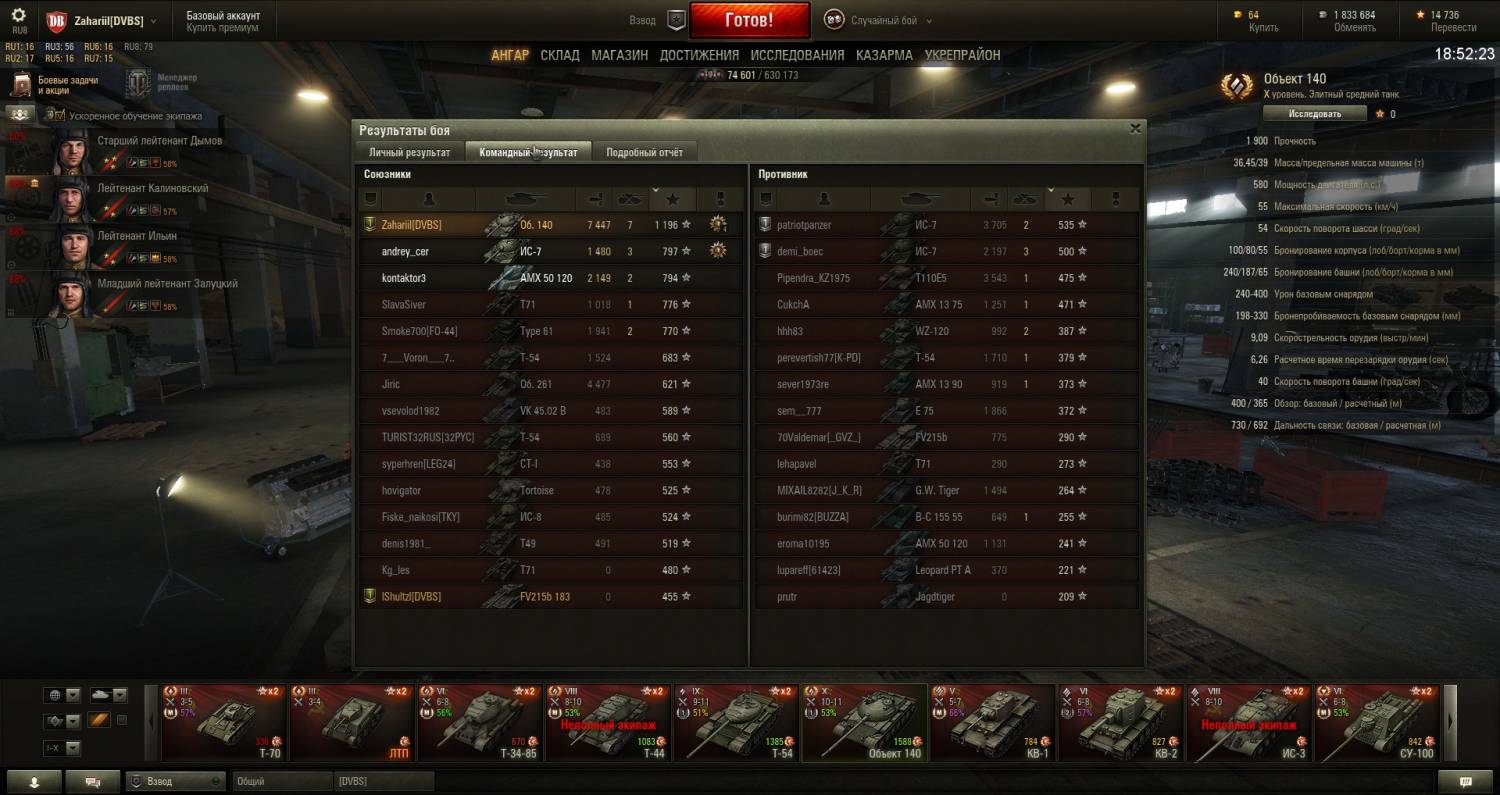Select player andrey_cer in allies list
The height and width of the screenshot is (795, 1500).
[x=405, y=251]
